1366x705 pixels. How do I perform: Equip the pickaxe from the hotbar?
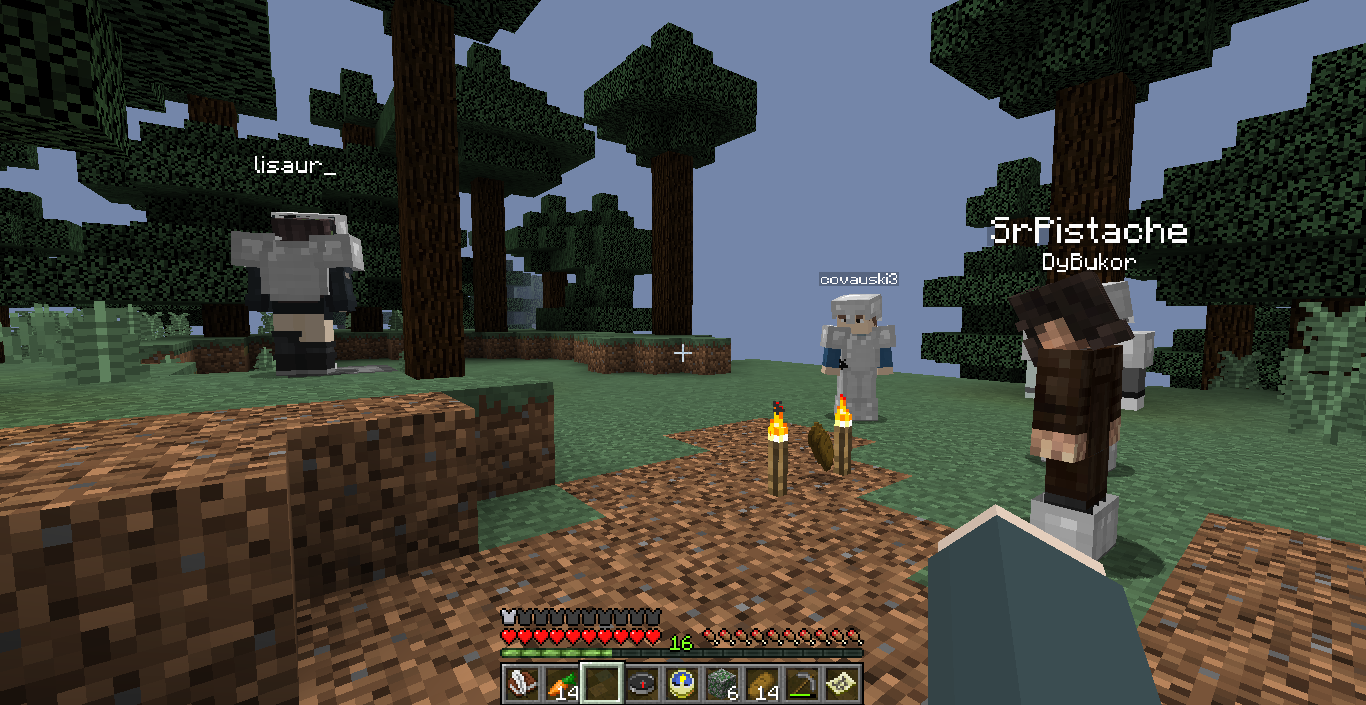coord(802,684)
